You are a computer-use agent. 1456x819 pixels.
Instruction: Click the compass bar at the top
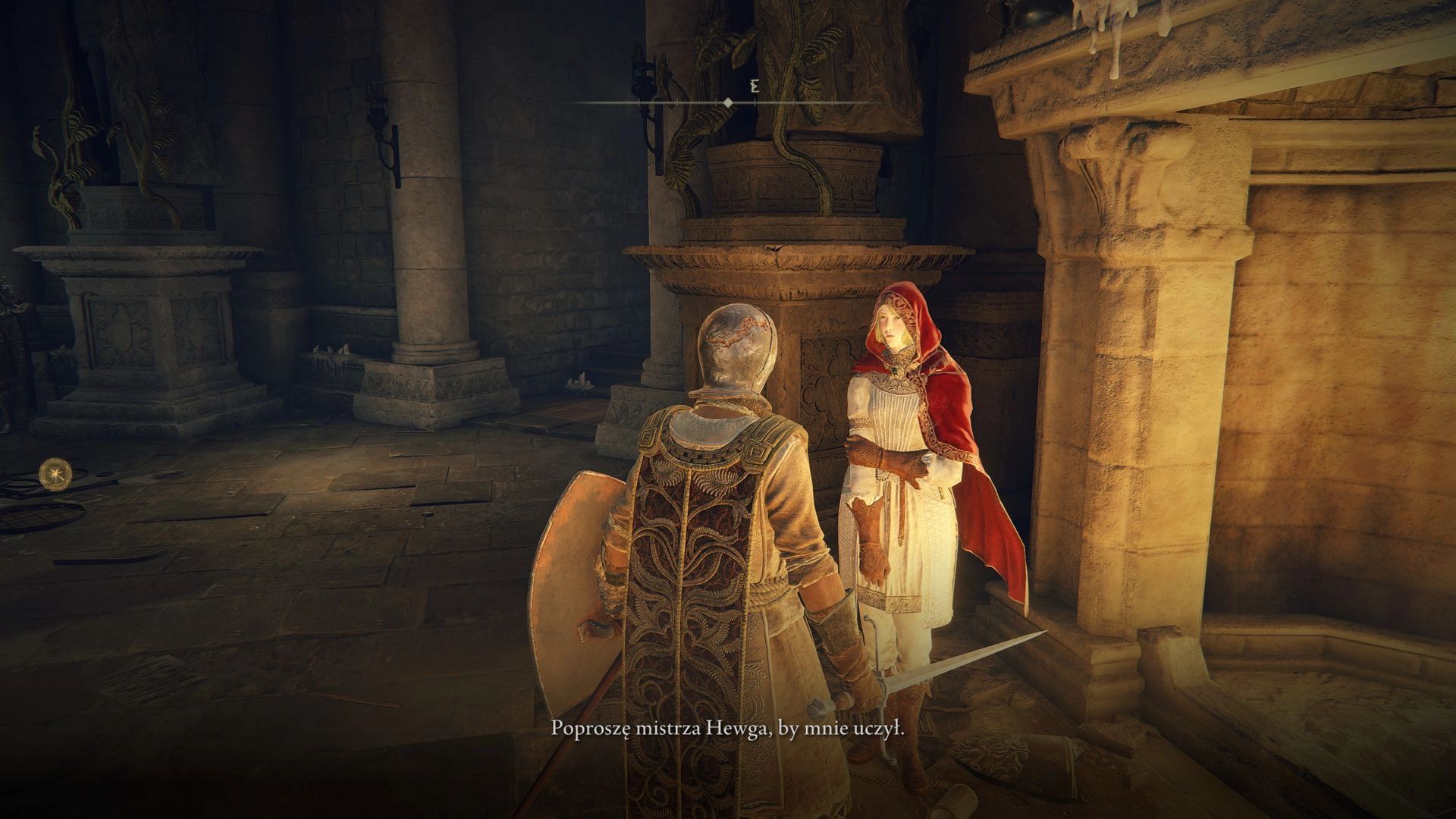[727, 101]
